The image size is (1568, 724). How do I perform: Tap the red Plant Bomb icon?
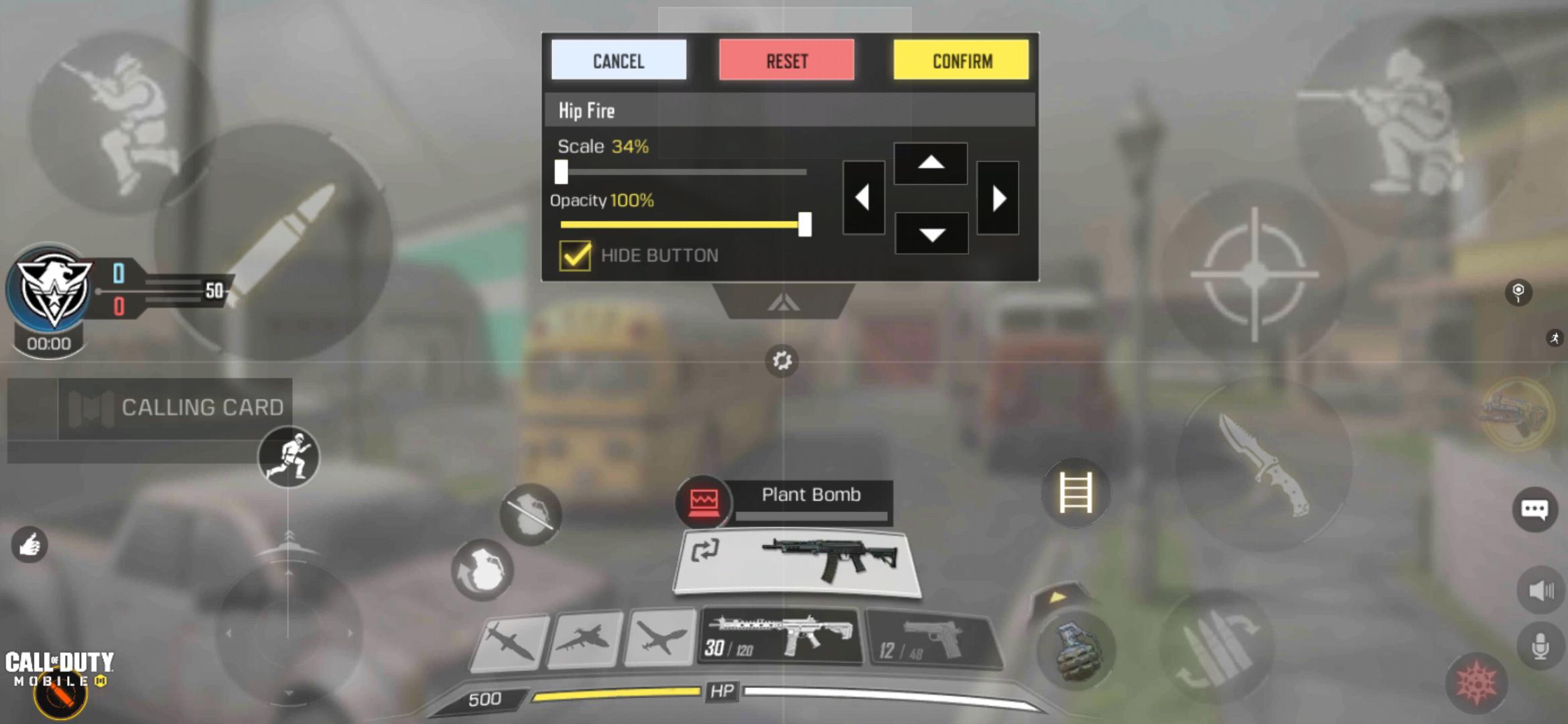click(x=703, y=501)
